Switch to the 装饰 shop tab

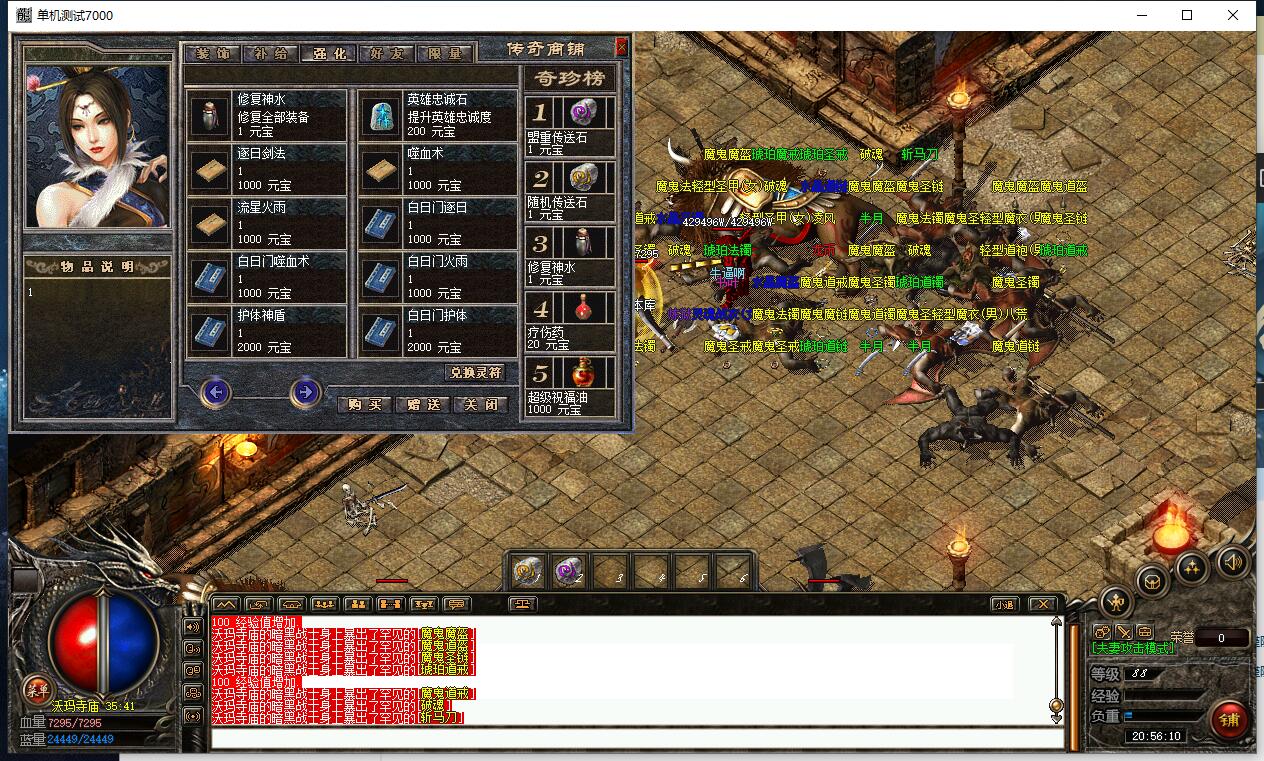[212, 54]
